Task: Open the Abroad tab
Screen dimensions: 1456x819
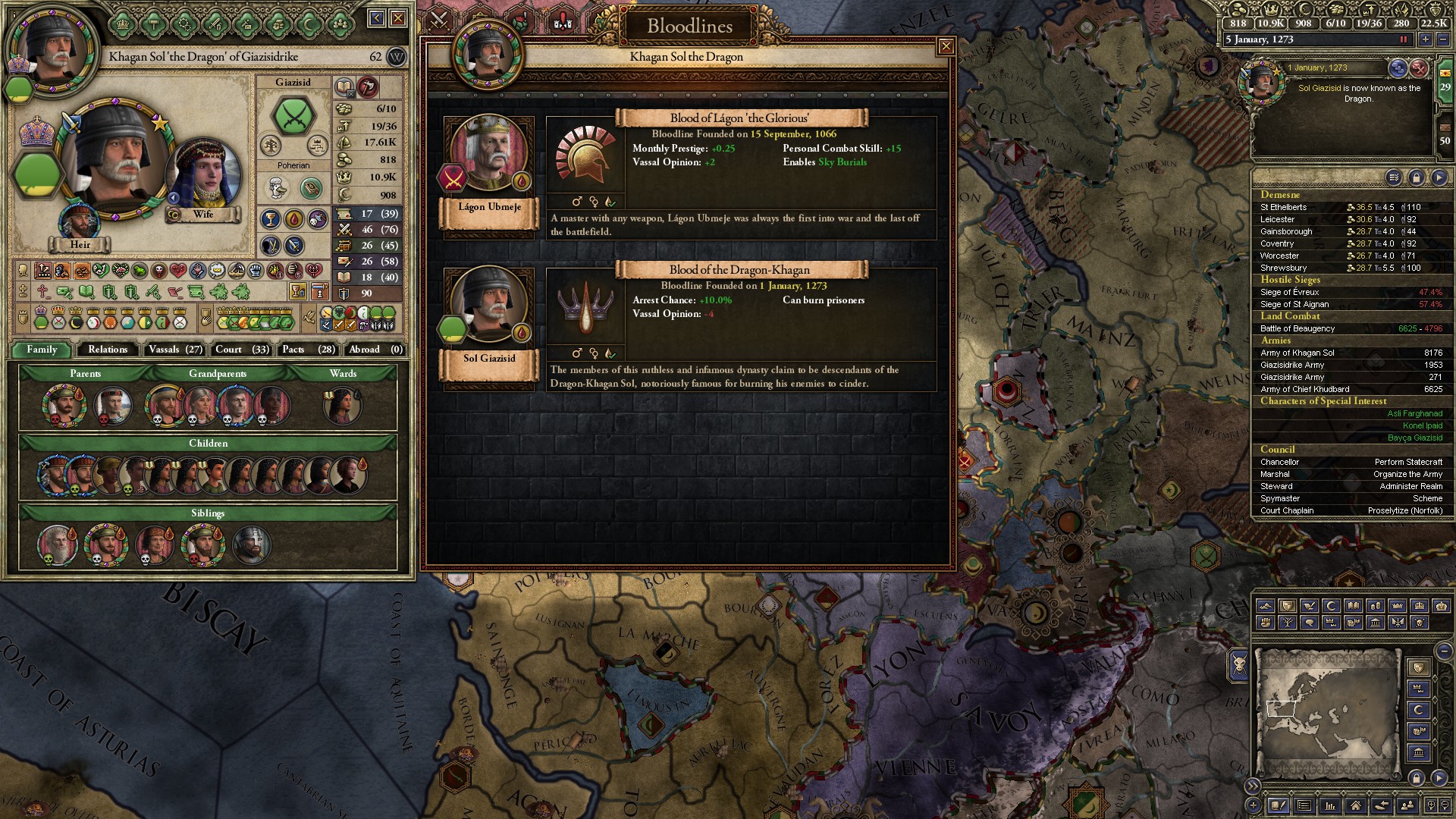Action: 375,350
